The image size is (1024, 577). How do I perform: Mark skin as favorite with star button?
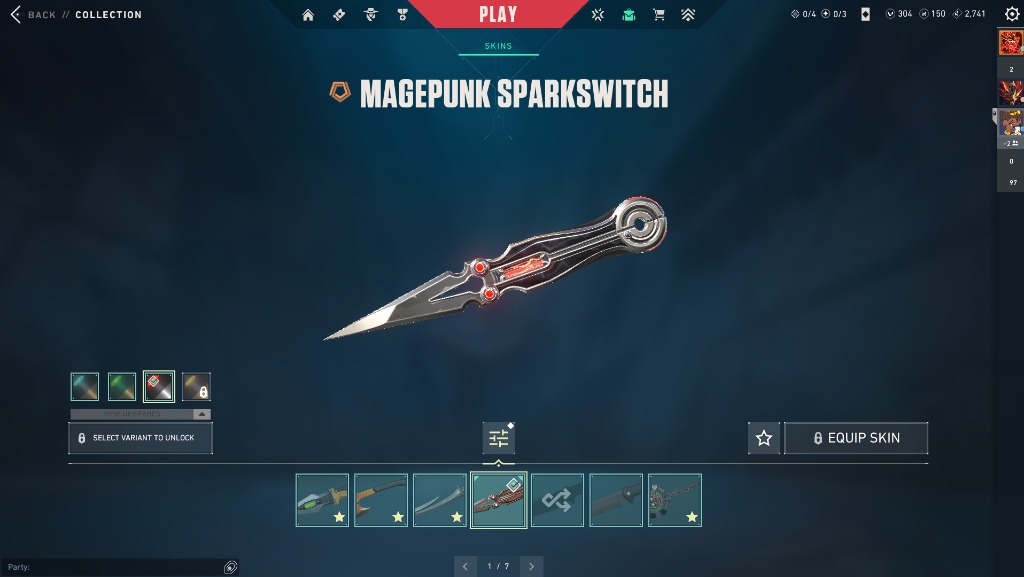[x=764, y=438]
